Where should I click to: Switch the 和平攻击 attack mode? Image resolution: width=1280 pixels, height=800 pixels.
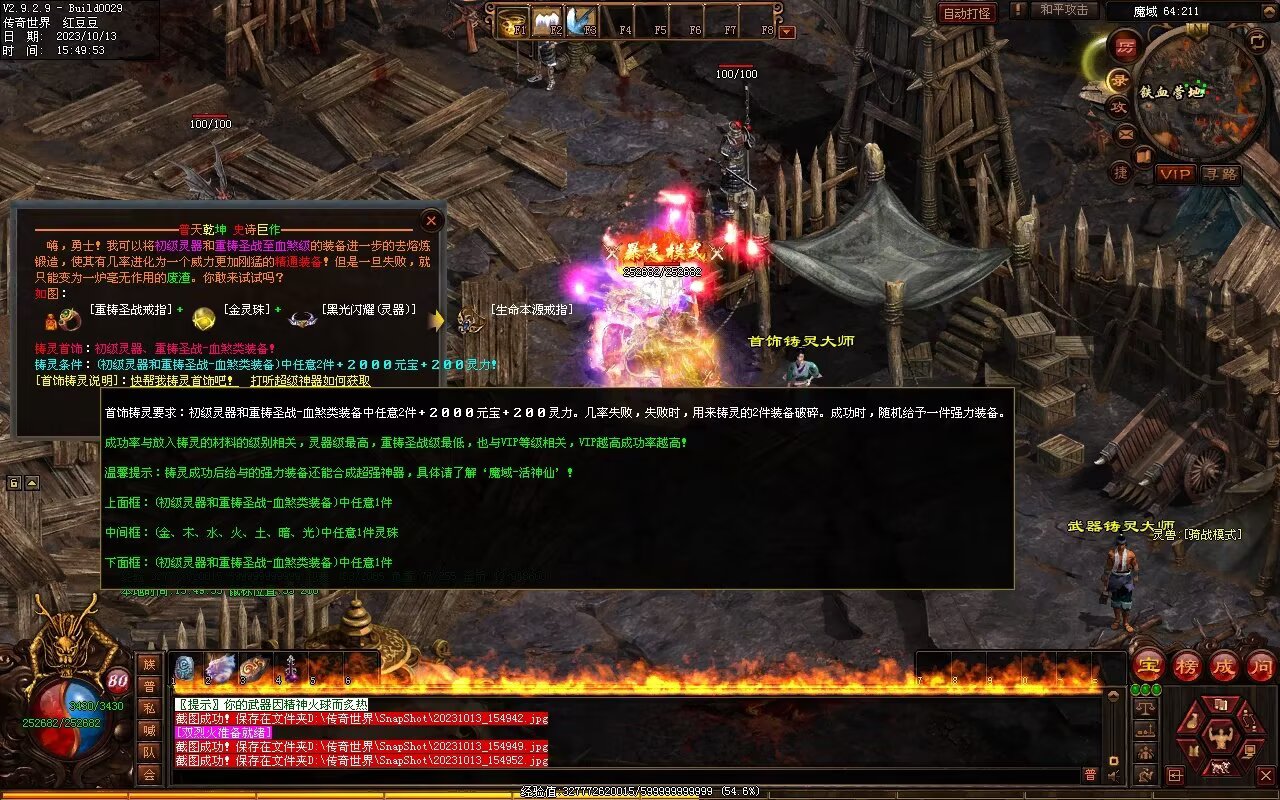pos(1063,10)
